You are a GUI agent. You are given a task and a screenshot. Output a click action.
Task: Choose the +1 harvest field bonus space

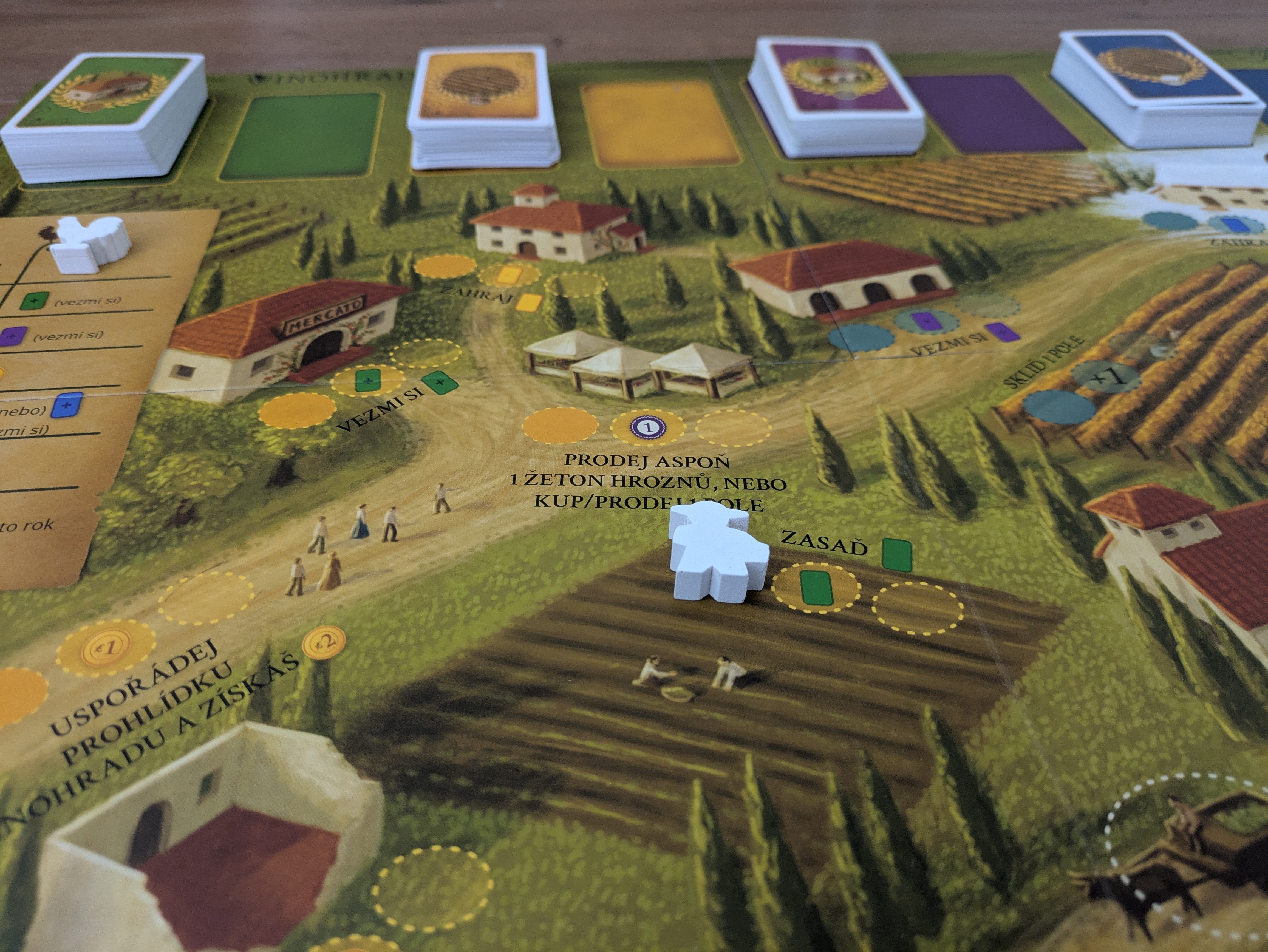[x=1107, y=375]
